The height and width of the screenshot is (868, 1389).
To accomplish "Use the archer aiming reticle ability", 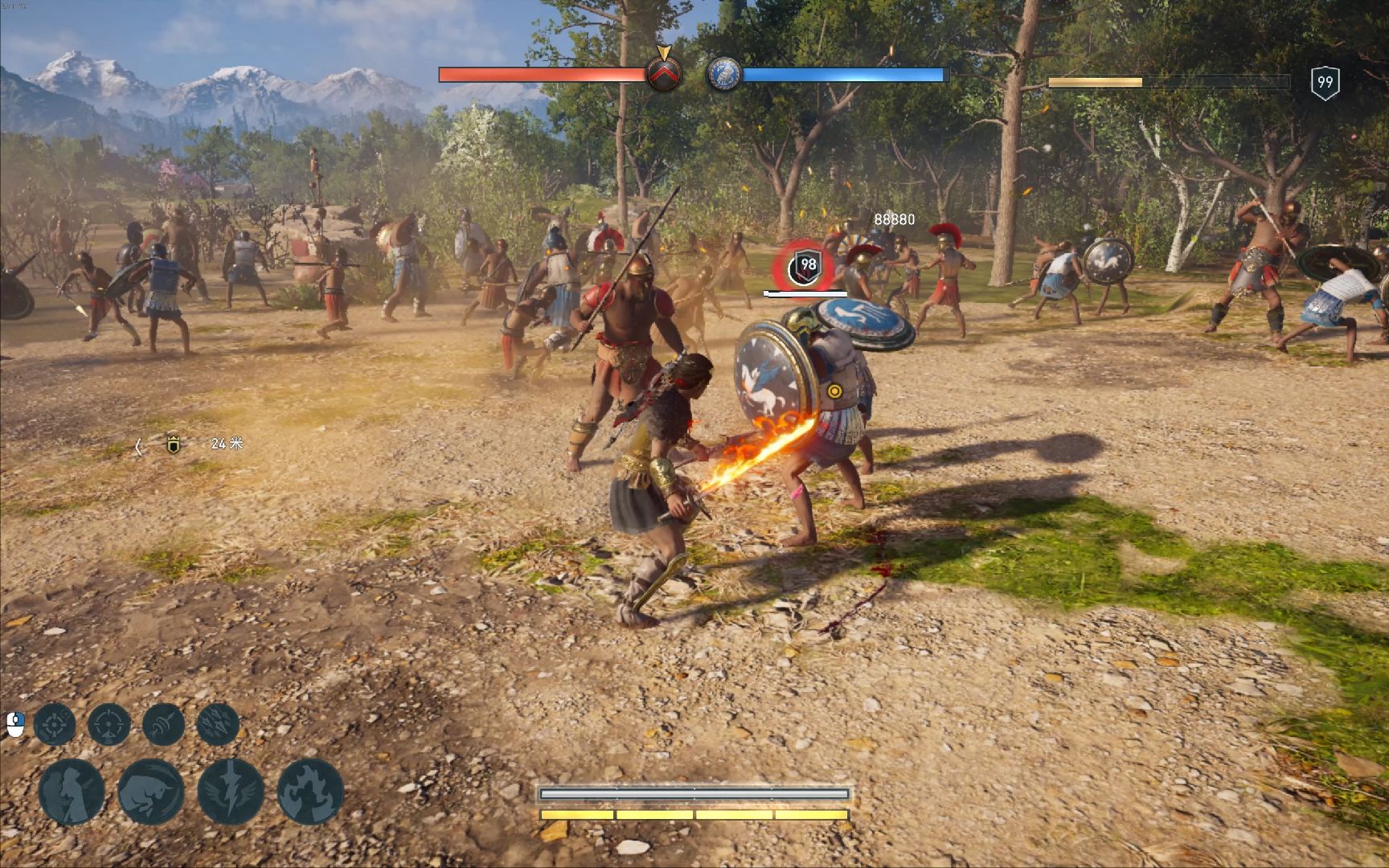I will 109,724.
